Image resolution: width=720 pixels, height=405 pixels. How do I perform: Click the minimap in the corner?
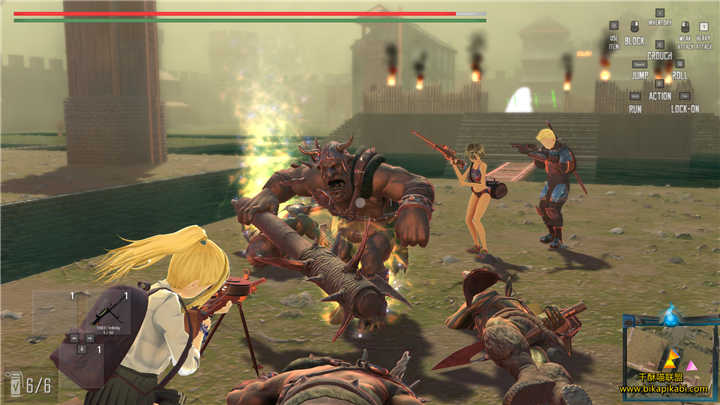(x=669, y=355)
